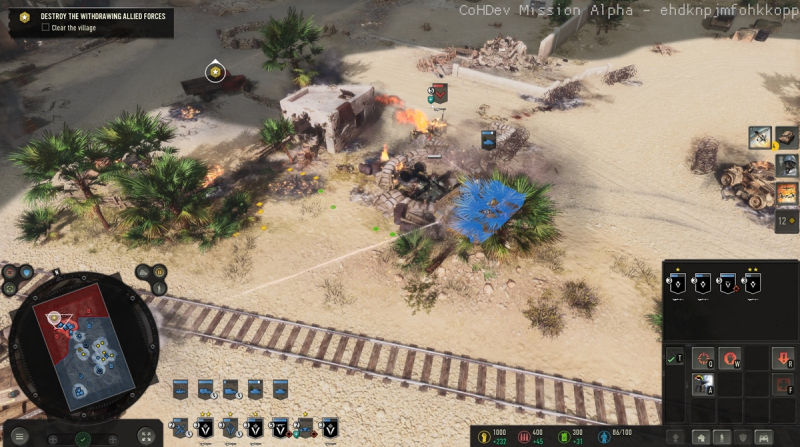Activate the crosshair attack command (Q)

[703, 358]
